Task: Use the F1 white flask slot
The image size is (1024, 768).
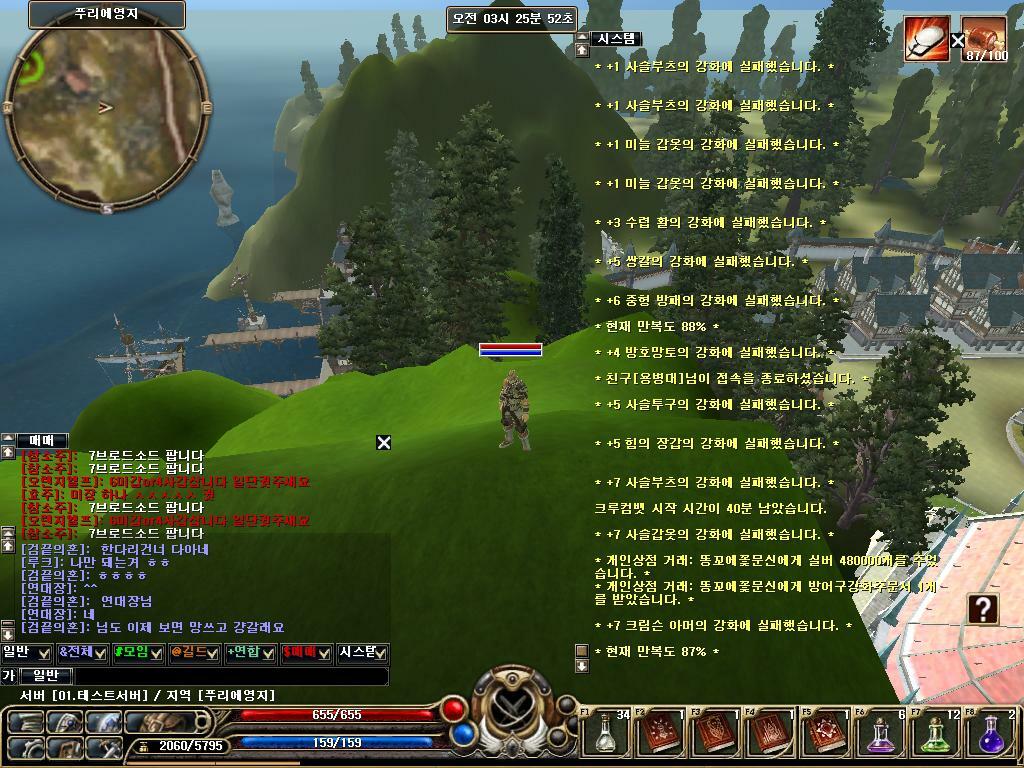Action: point(605,734)
